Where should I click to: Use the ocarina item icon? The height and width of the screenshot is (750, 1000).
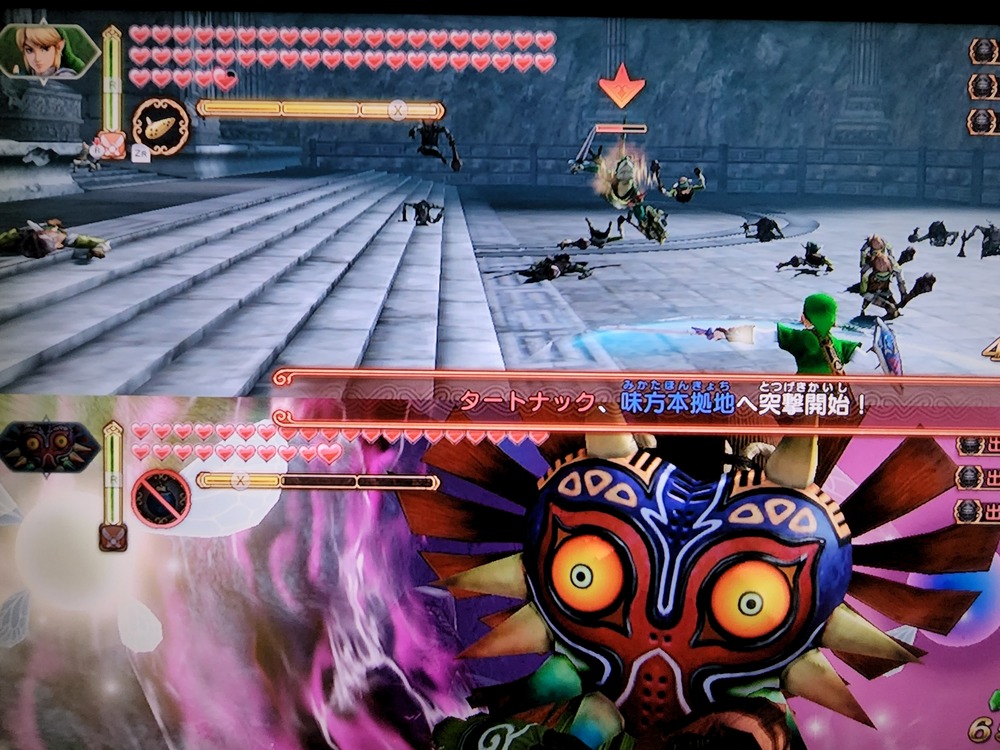161,127
